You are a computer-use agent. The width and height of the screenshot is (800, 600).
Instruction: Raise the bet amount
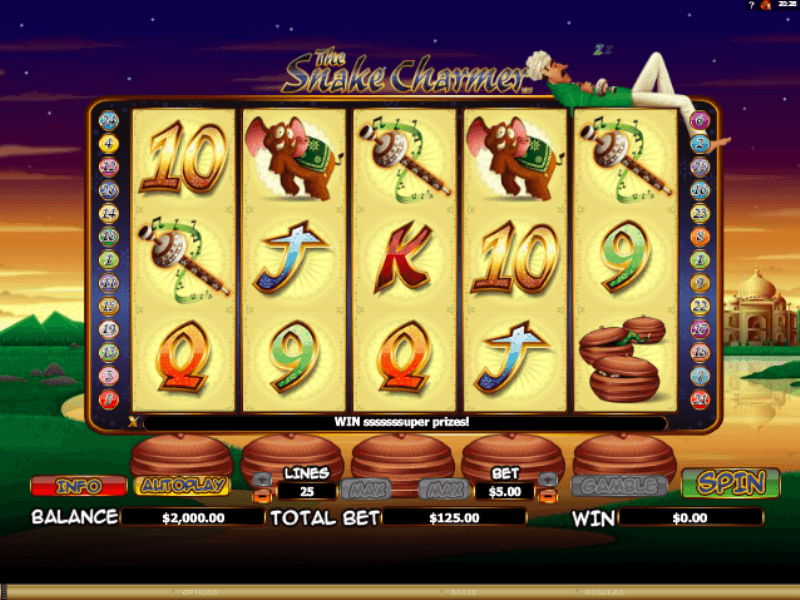click(x=547, y=479)
